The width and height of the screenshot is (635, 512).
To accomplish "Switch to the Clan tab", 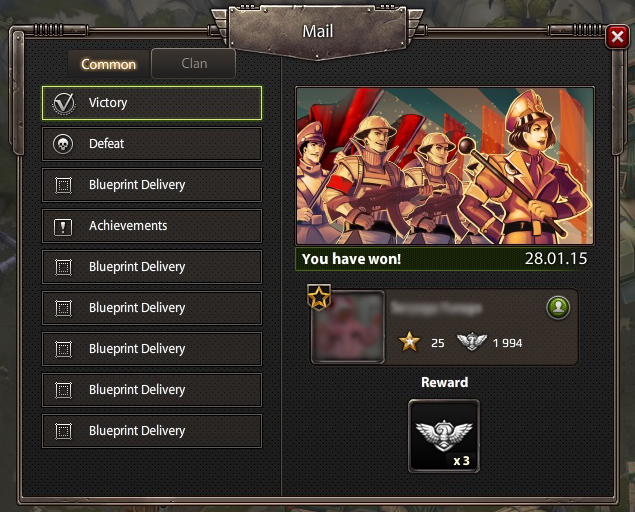I will click(x=194, y=64).
